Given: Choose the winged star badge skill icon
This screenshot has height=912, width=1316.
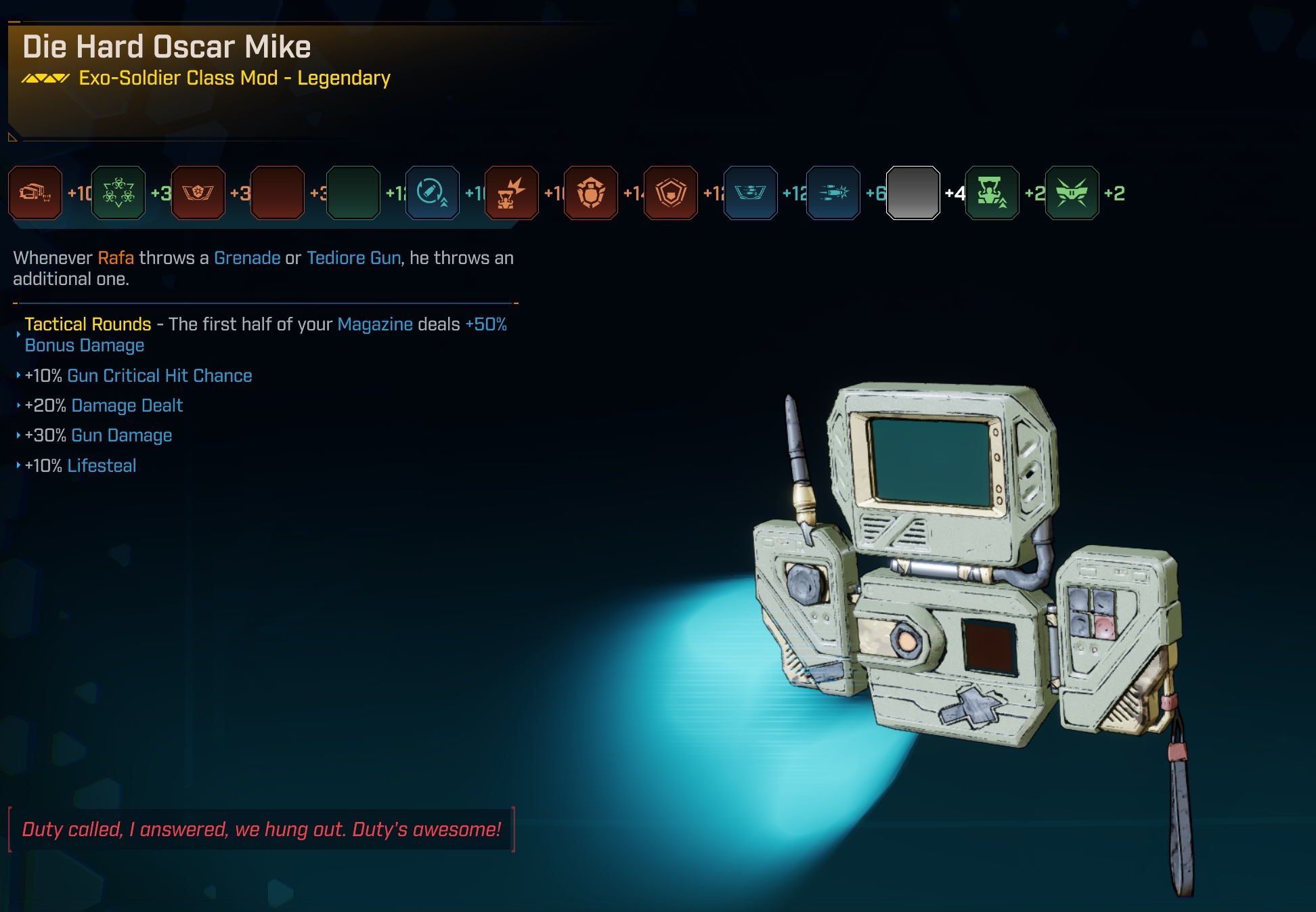Looking at the screenshot, I should tap(198, 193).
